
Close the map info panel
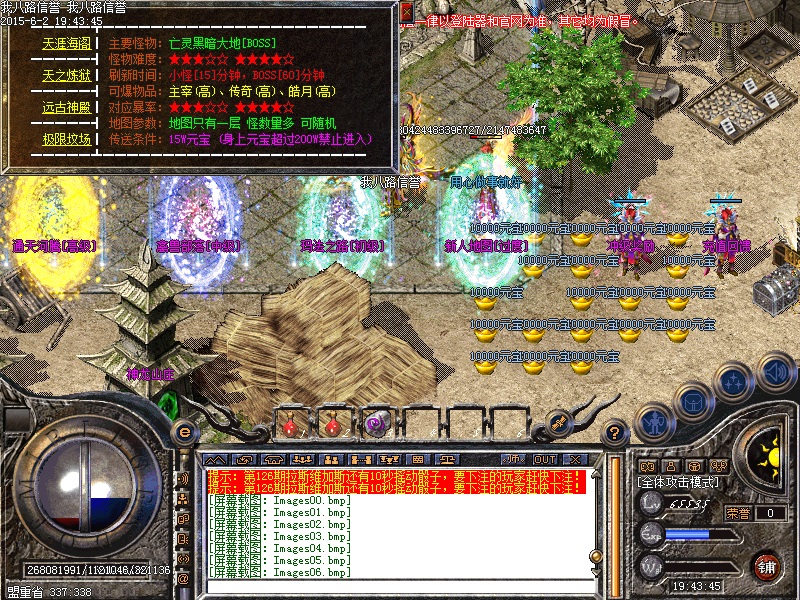click(x=406, y=12)
